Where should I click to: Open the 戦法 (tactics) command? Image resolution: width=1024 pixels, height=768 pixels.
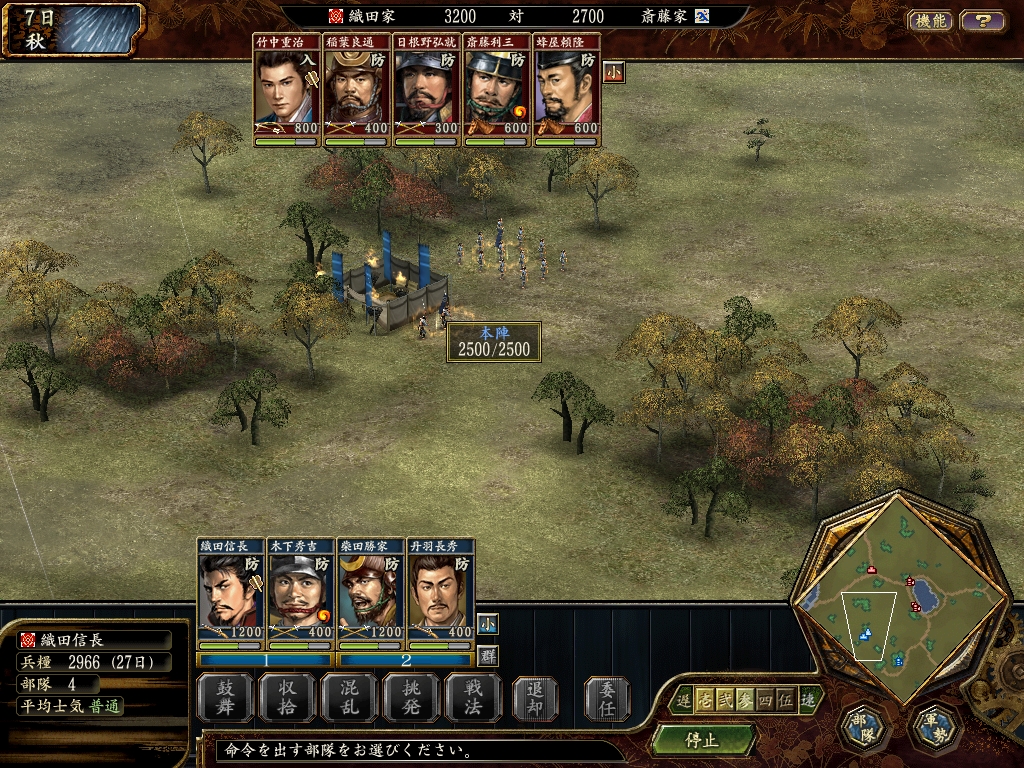473,698
